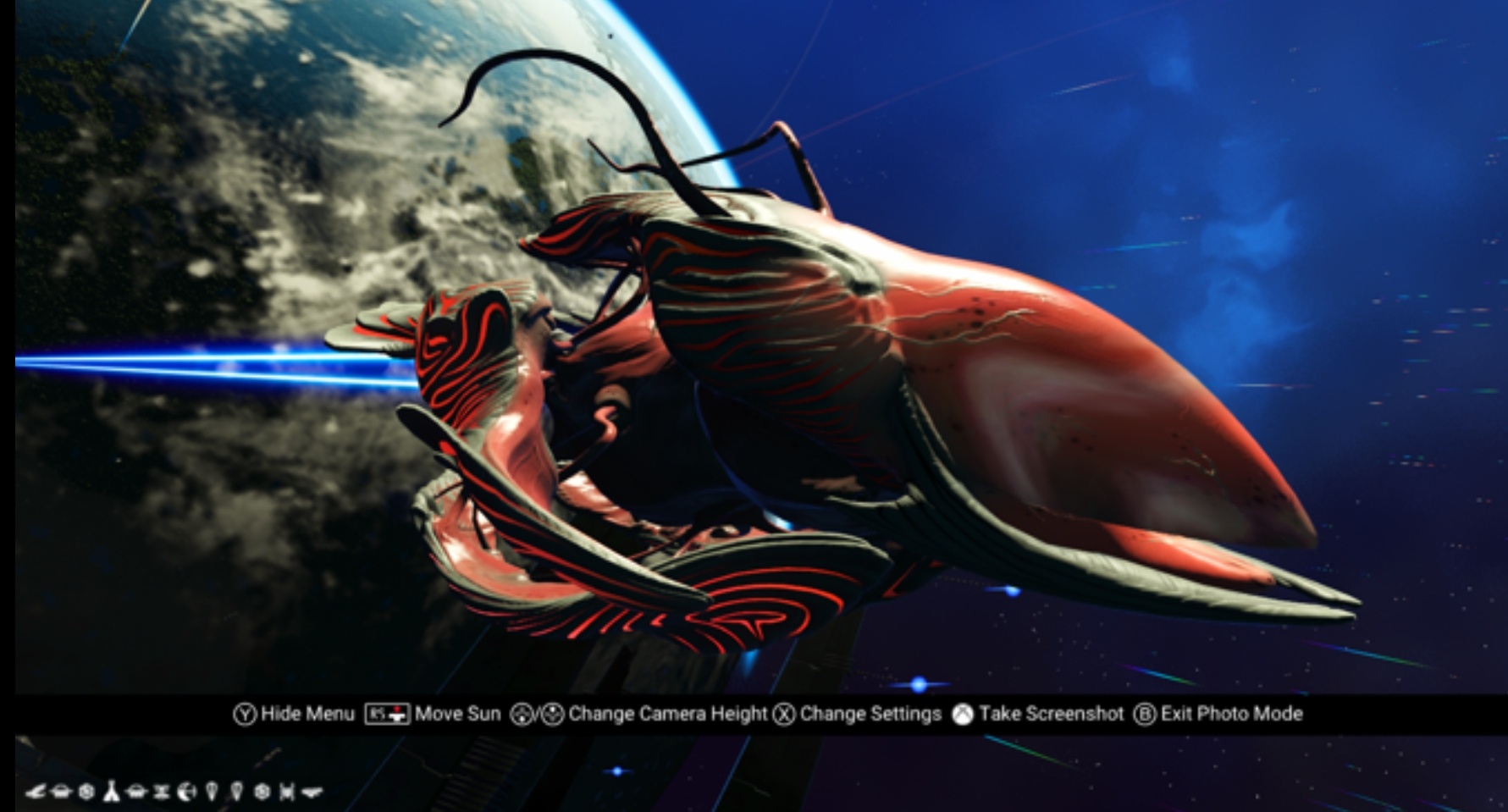Click the planet globe icon with arrows
1508x812 pixels.
click(186, 792)
